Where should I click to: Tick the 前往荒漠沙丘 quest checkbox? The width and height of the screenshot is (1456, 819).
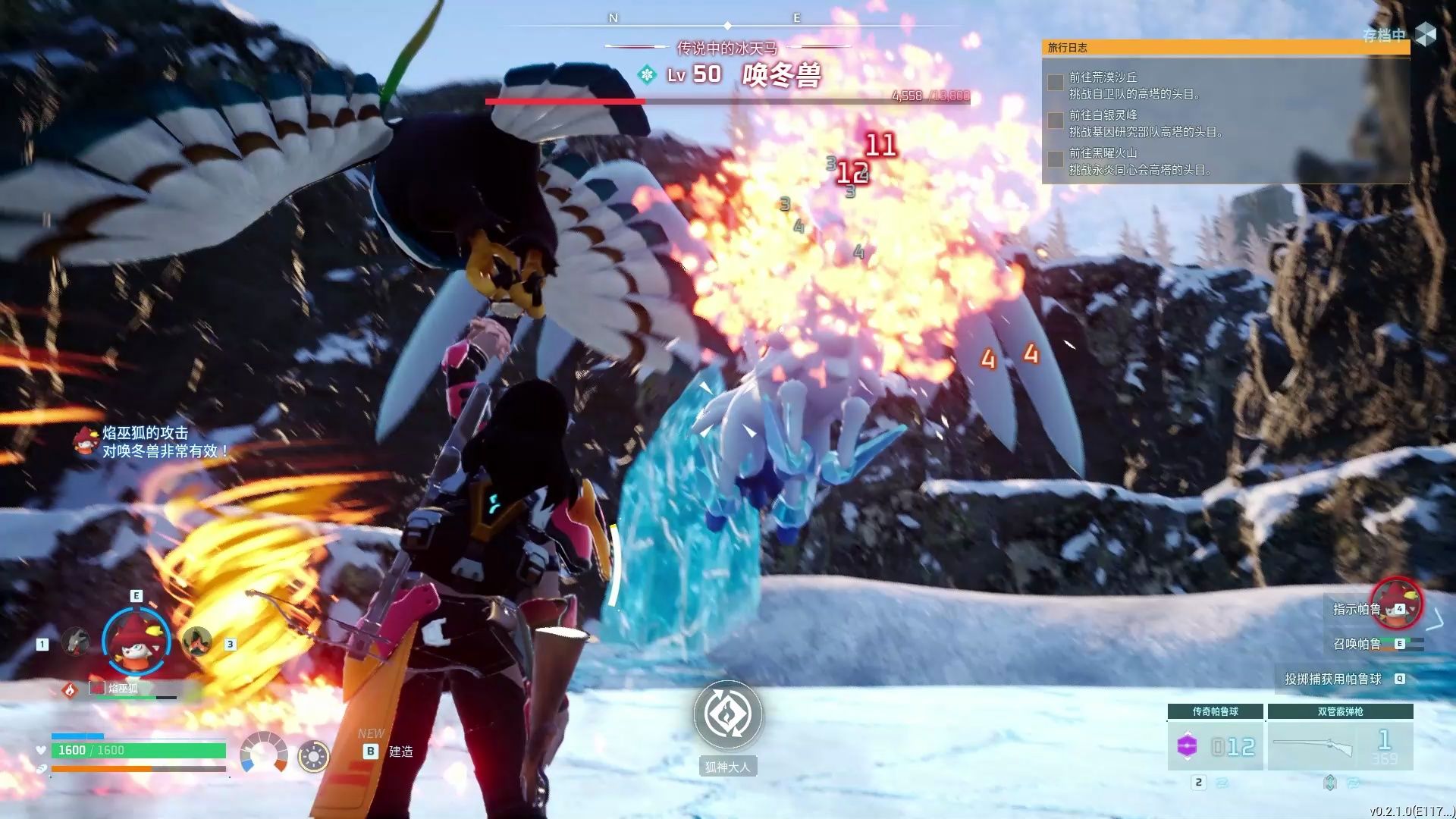(x=1055, y=83)
